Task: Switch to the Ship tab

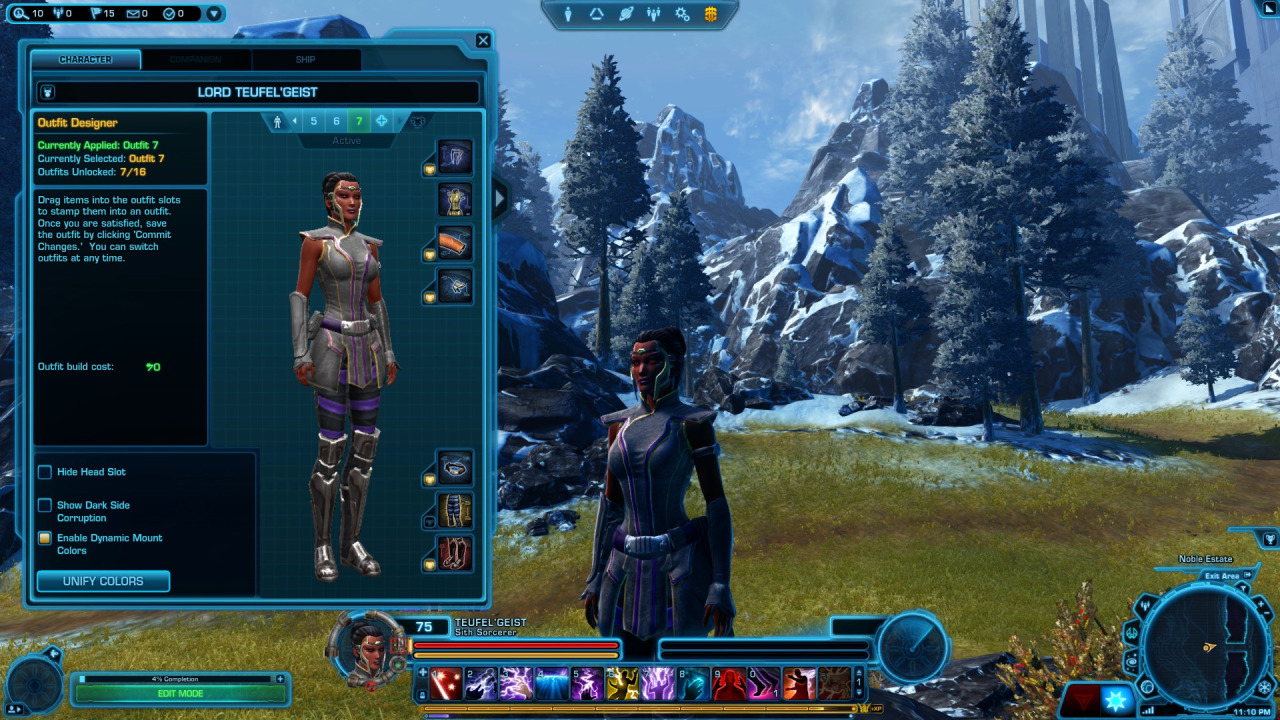Action: 304,60
